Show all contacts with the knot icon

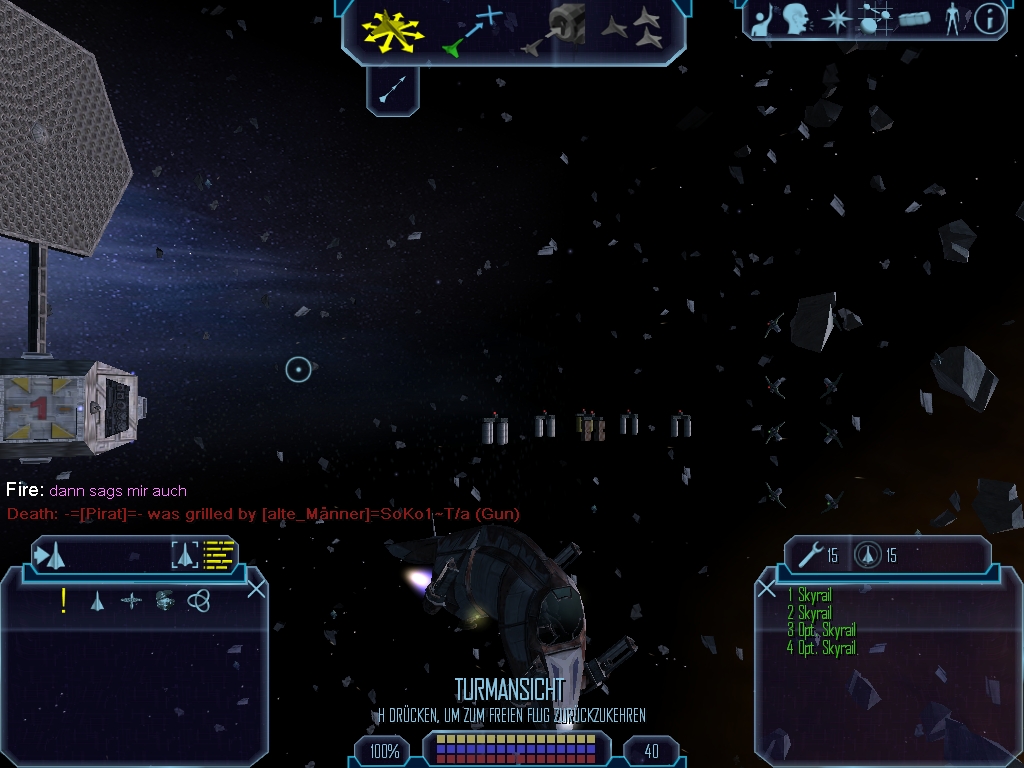coord(198,600)
